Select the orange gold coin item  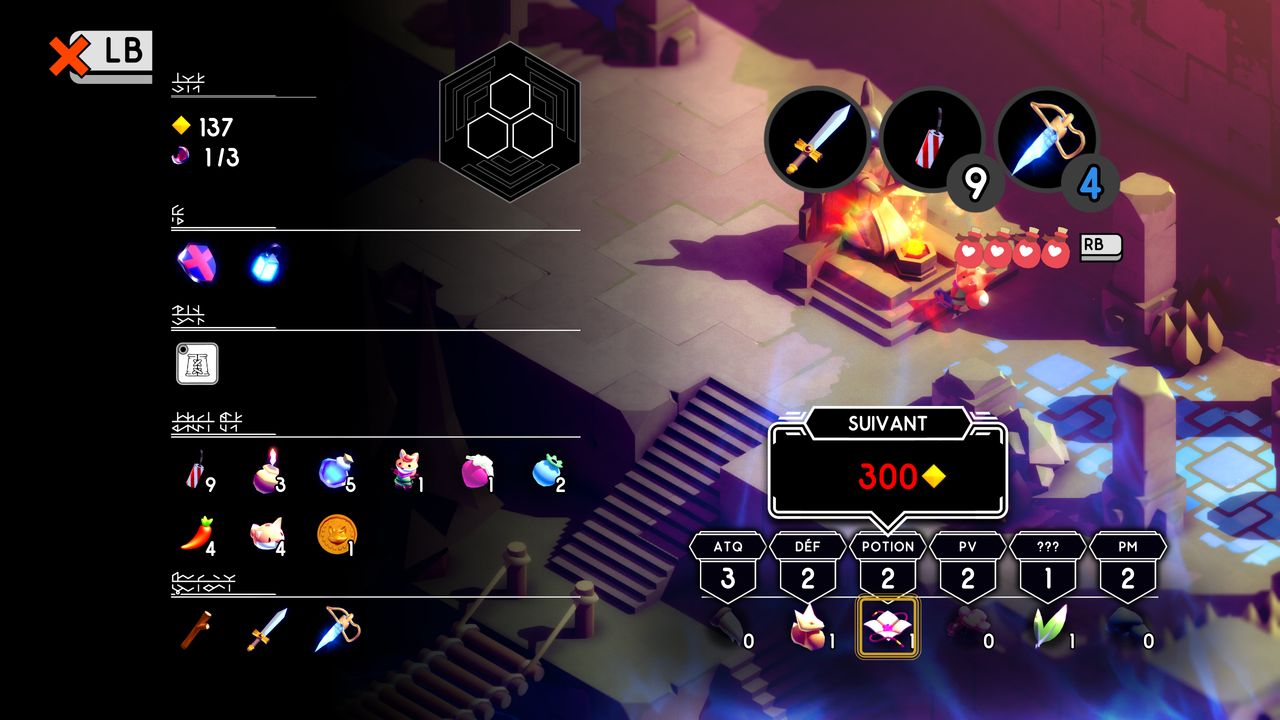tap(336, 535)
